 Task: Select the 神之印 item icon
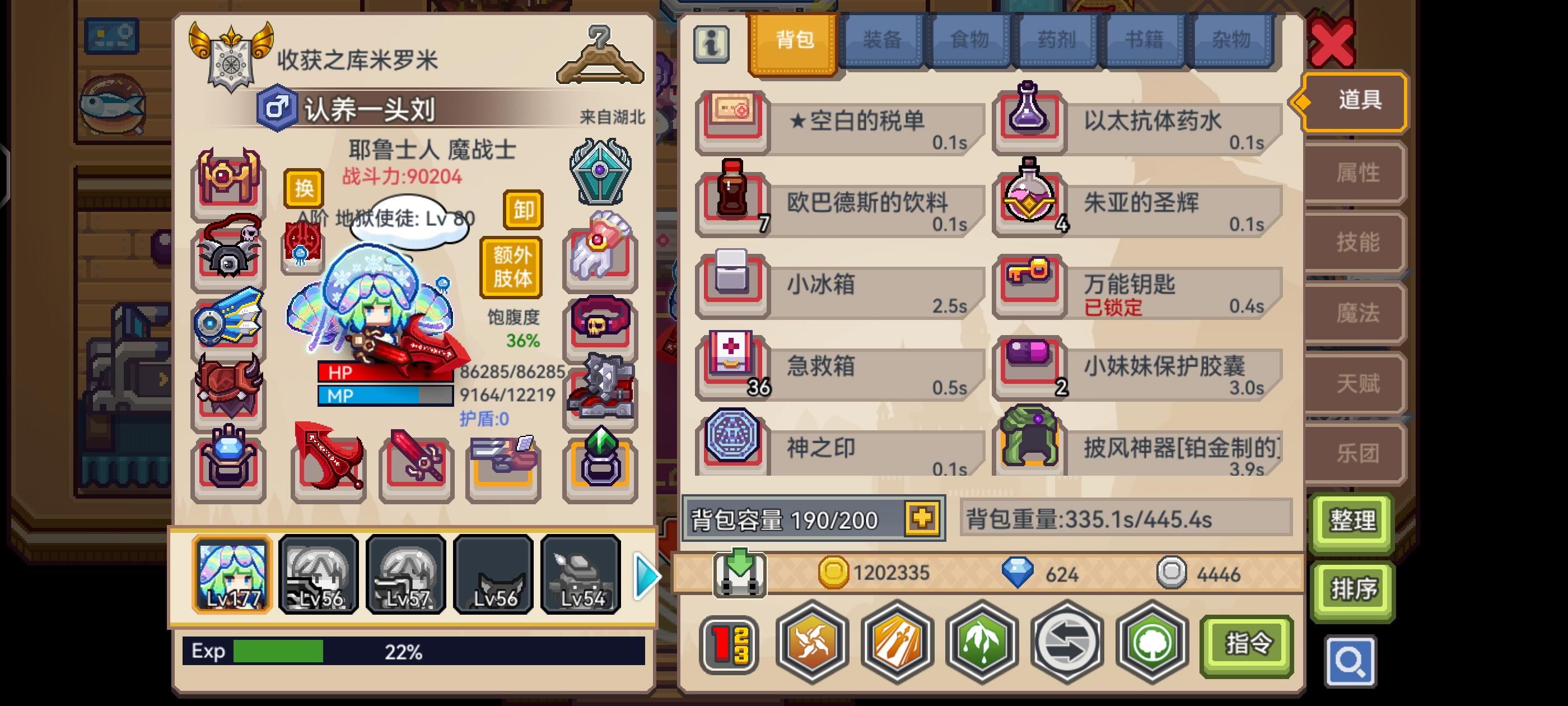733,447
